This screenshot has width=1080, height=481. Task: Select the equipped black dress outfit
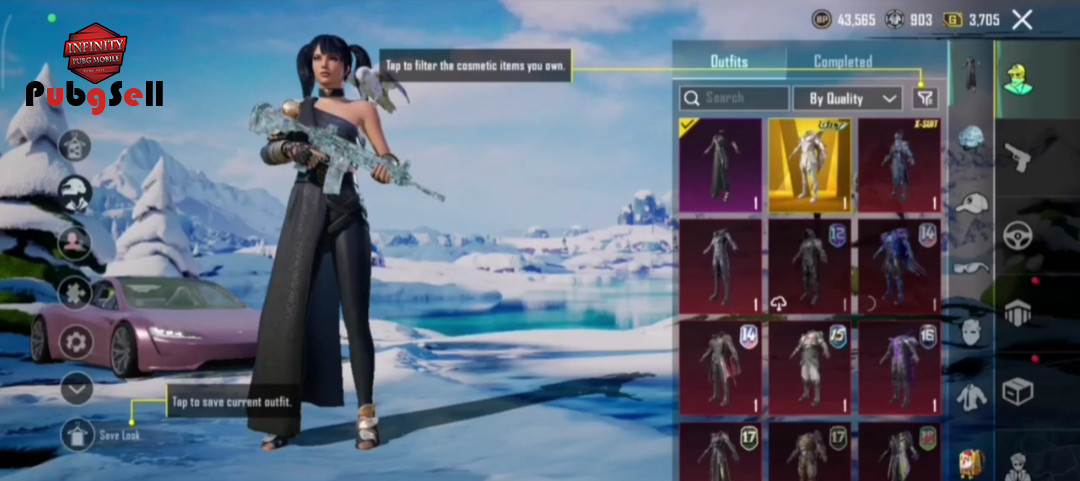(x=720, y=165)
